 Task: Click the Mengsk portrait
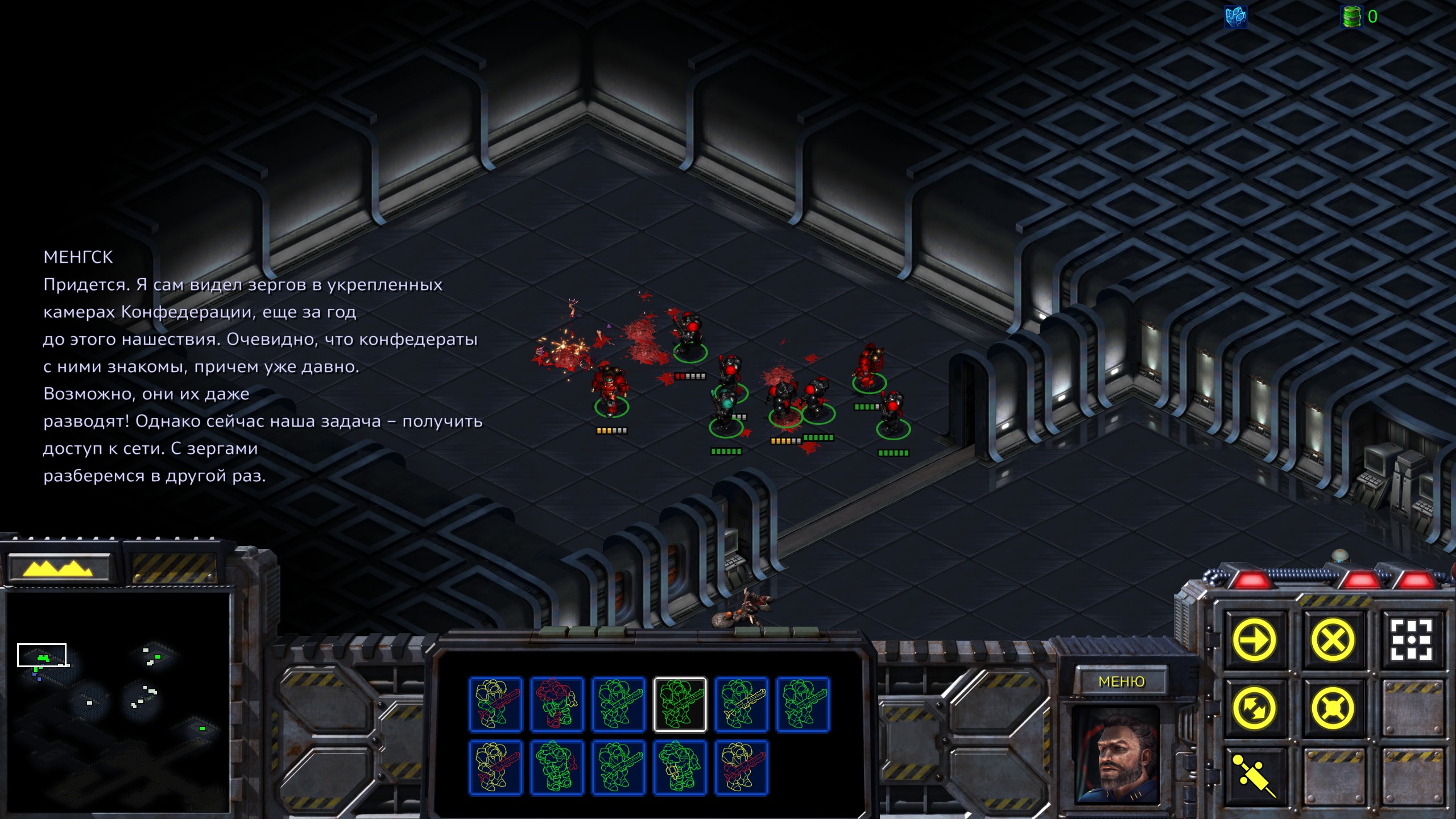click(x=1115, y=755)
